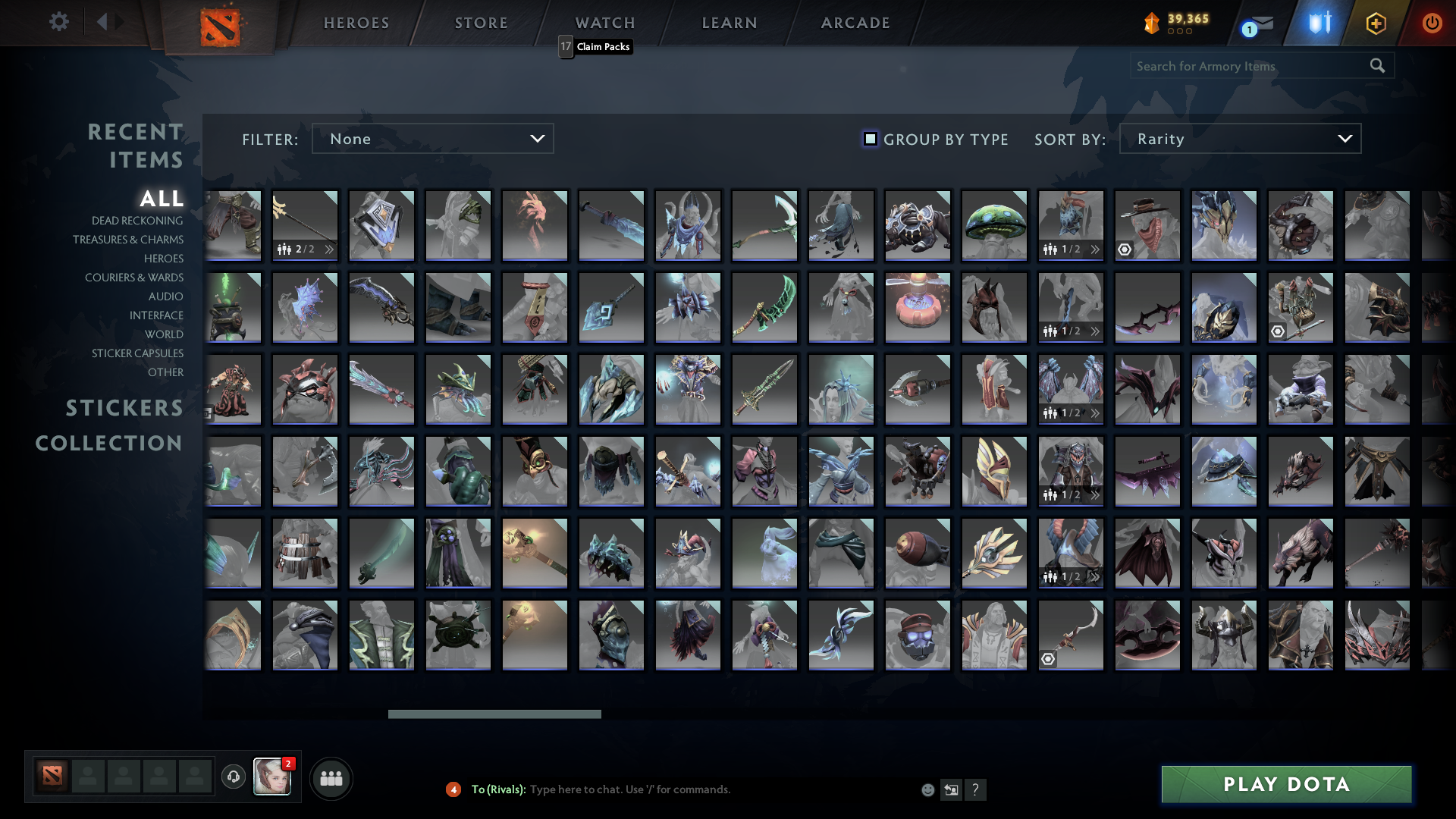Viewport: 1456px width, 819px height.
Task: Switch to the Arcade tab
Action: (854, 23)
